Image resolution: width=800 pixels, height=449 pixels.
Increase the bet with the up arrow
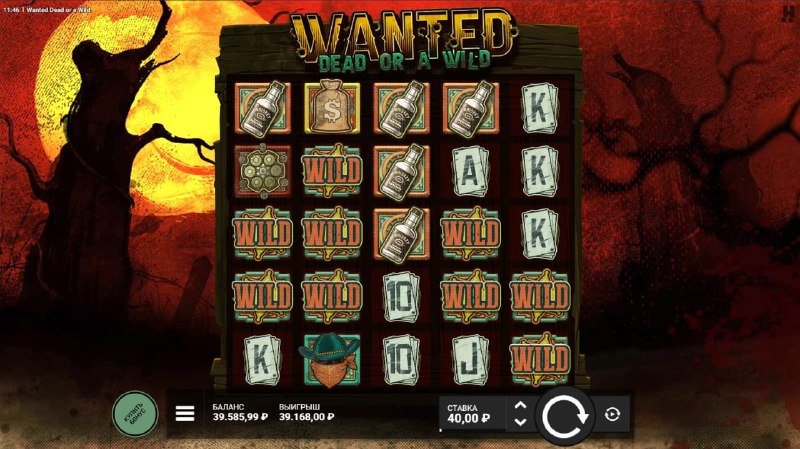(519, 405)
